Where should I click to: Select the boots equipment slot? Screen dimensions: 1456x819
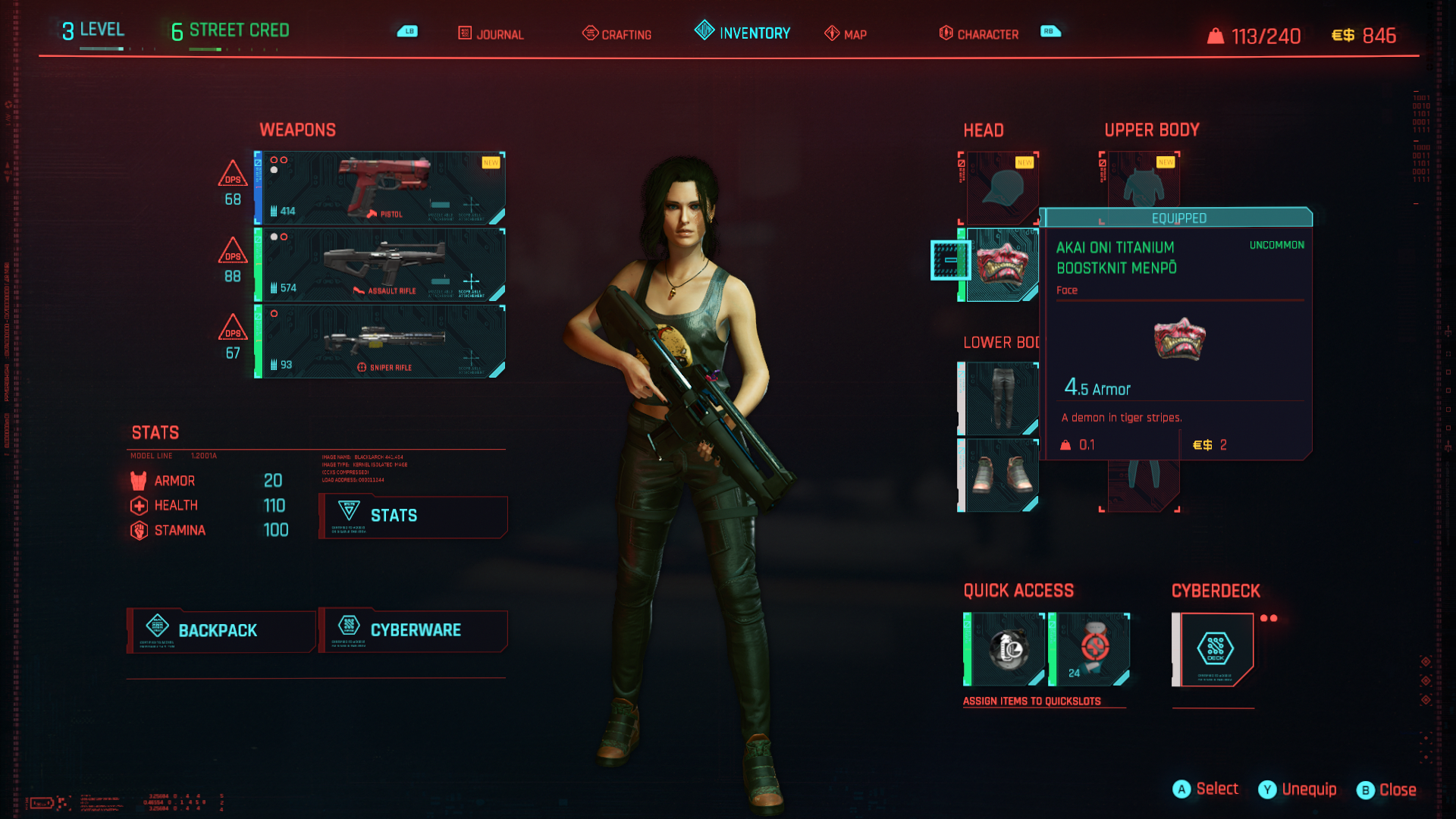coord(1001,475)
